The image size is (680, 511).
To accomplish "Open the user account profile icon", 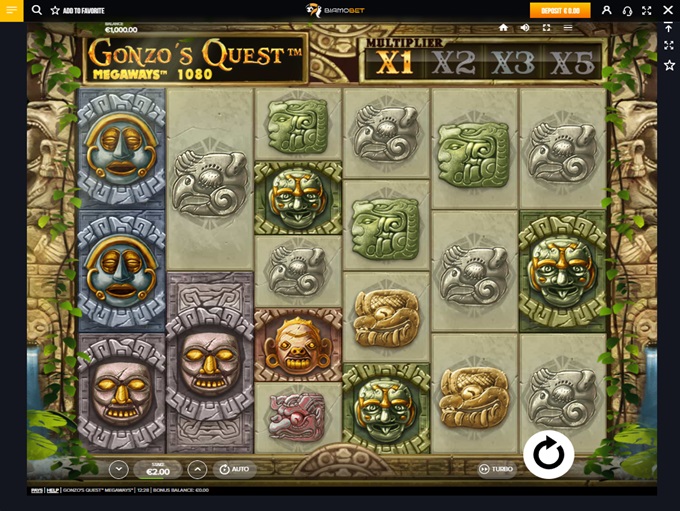I will [606, 10].
